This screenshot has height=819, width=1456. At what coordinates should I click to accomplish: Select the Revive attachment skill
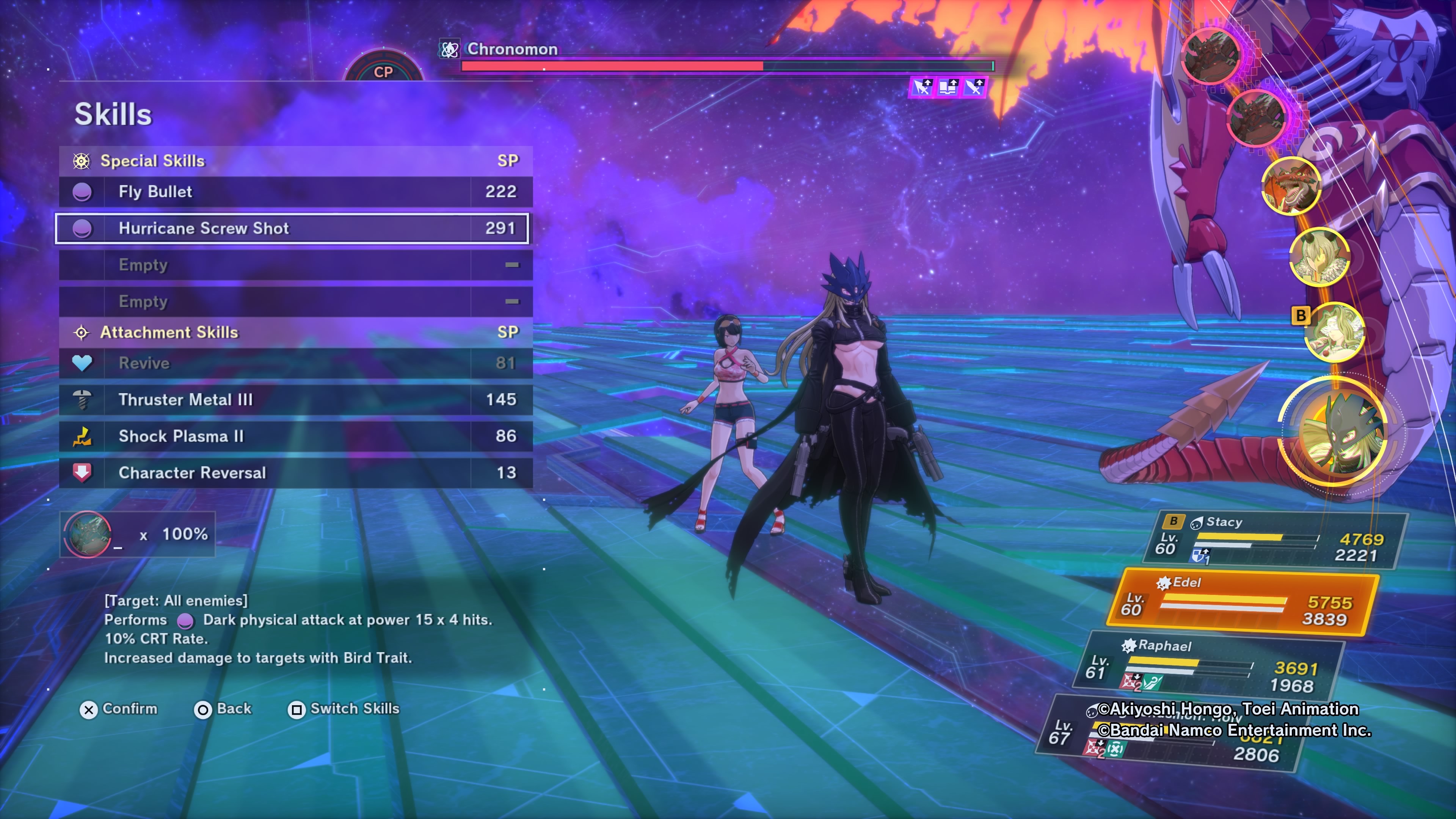295,363
